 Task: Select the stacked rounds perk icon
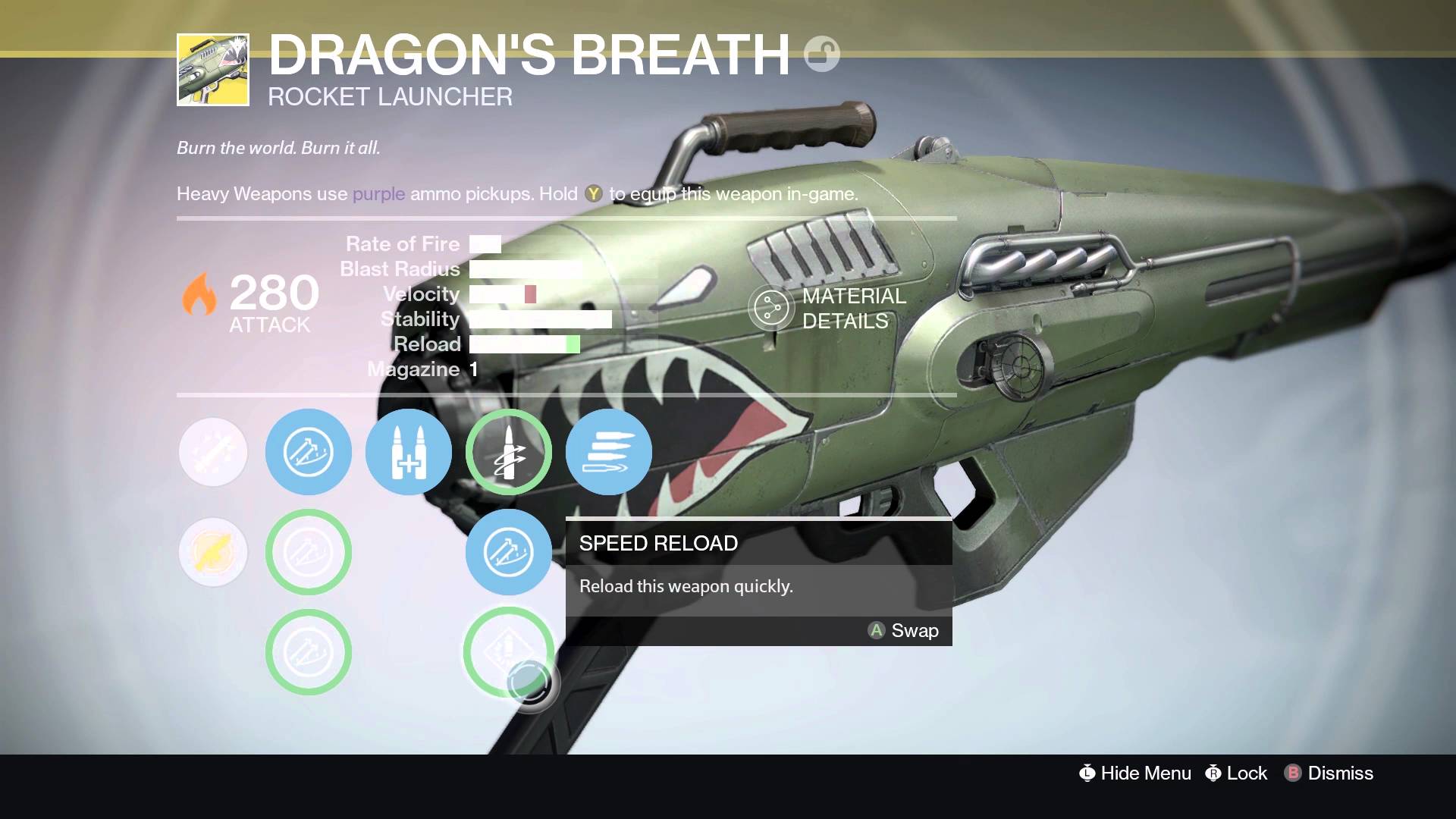click(609, 452)
